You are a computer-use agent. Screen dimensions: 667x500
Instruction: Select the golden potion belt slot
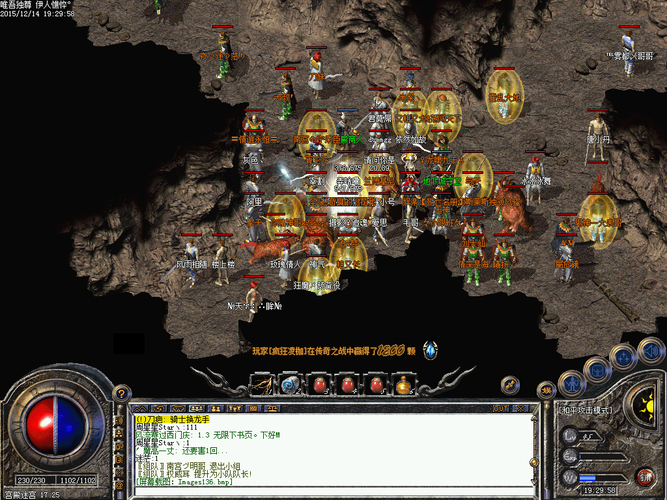pyautogui.click(x=405, y=383)
